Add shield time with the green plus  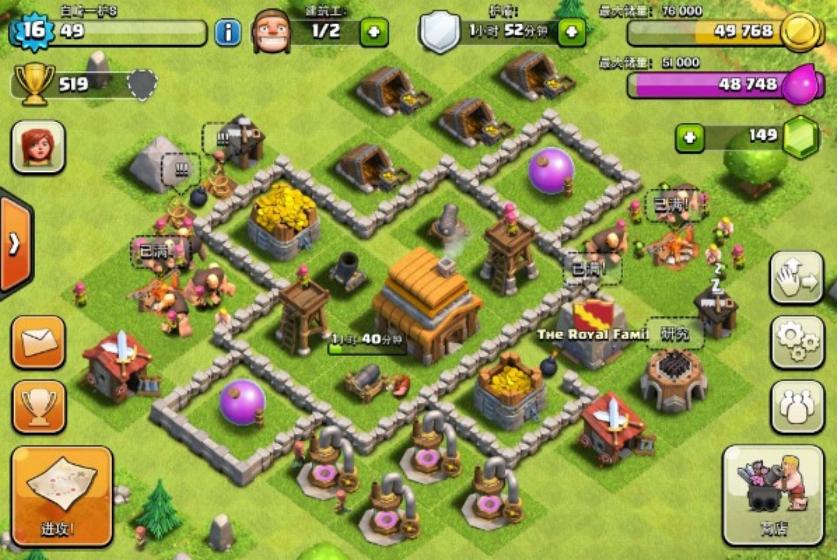tap(571, 32)
